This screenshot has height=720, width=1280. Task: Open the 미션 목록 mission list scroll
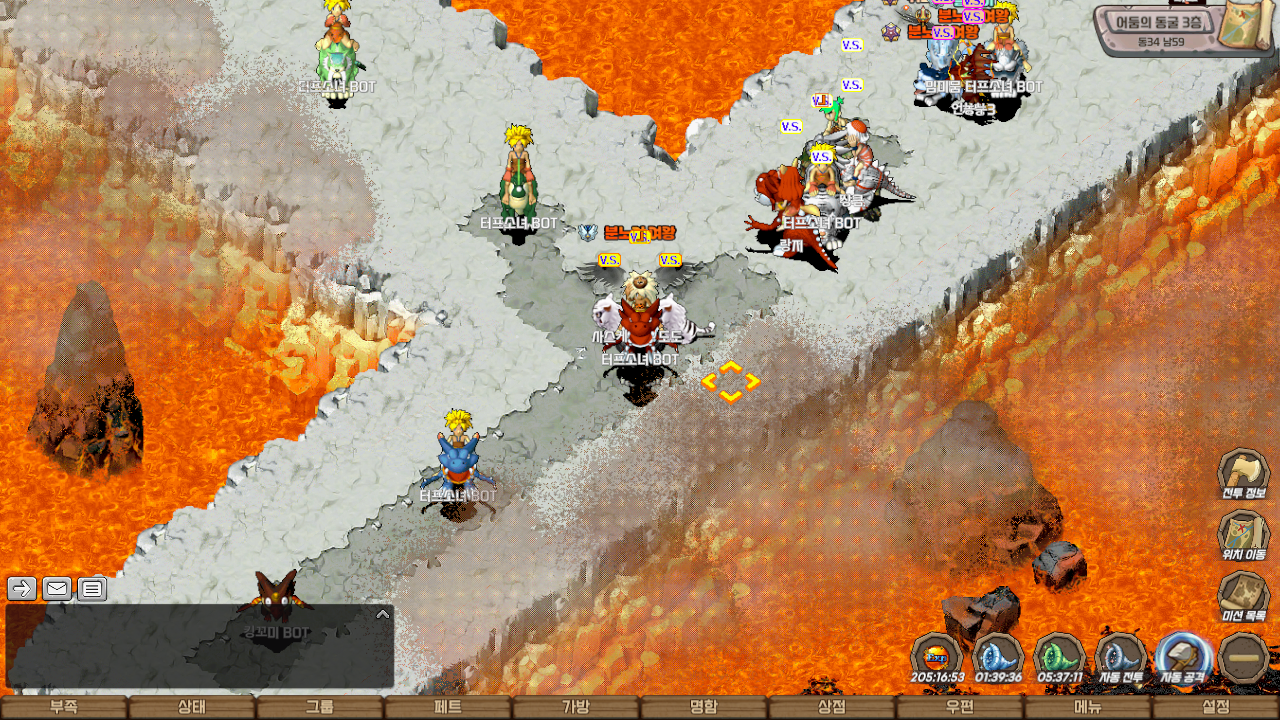(1243, 595)
